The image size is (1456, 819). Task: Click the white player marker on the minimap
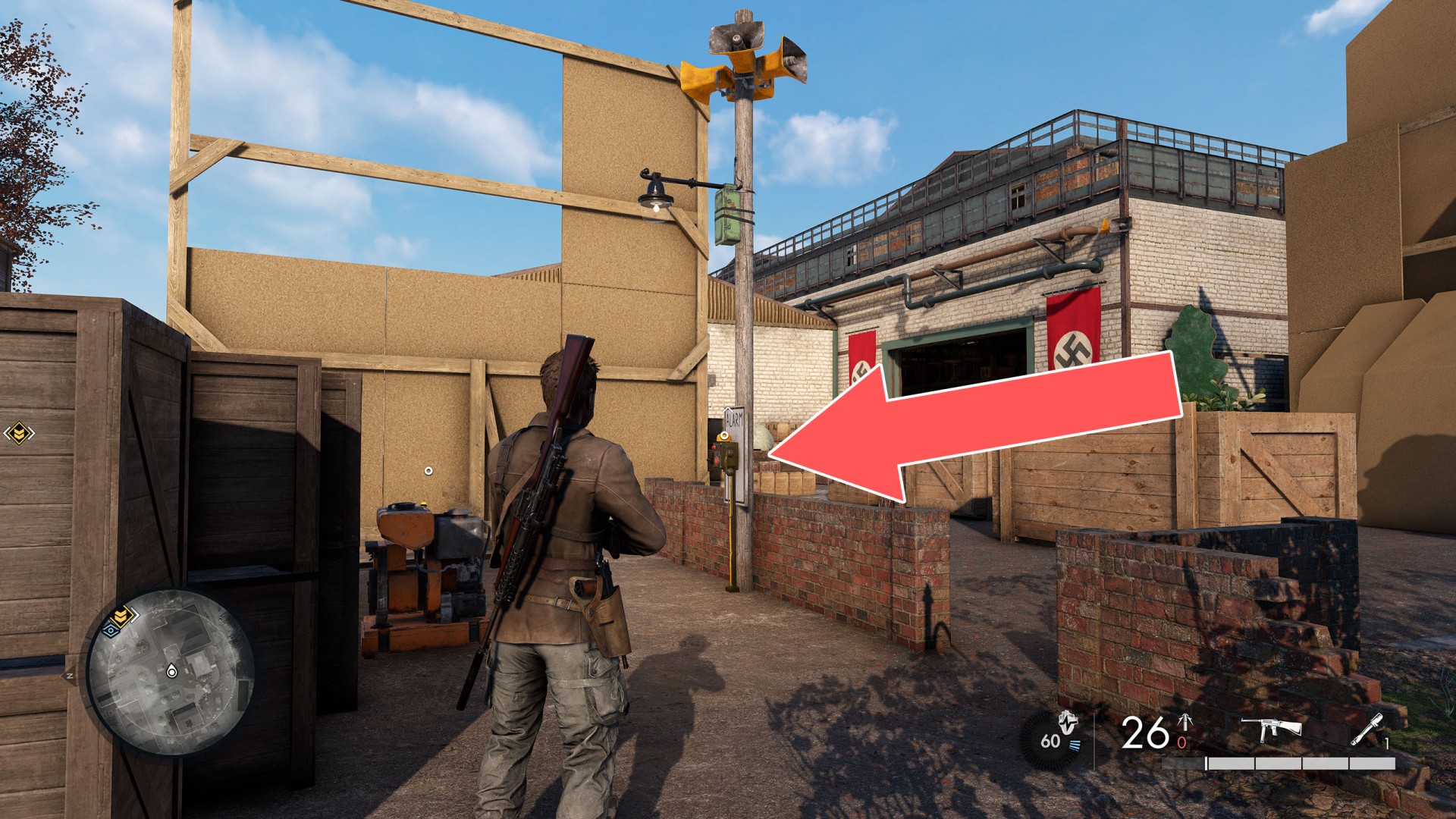click(x=171, y=670)
